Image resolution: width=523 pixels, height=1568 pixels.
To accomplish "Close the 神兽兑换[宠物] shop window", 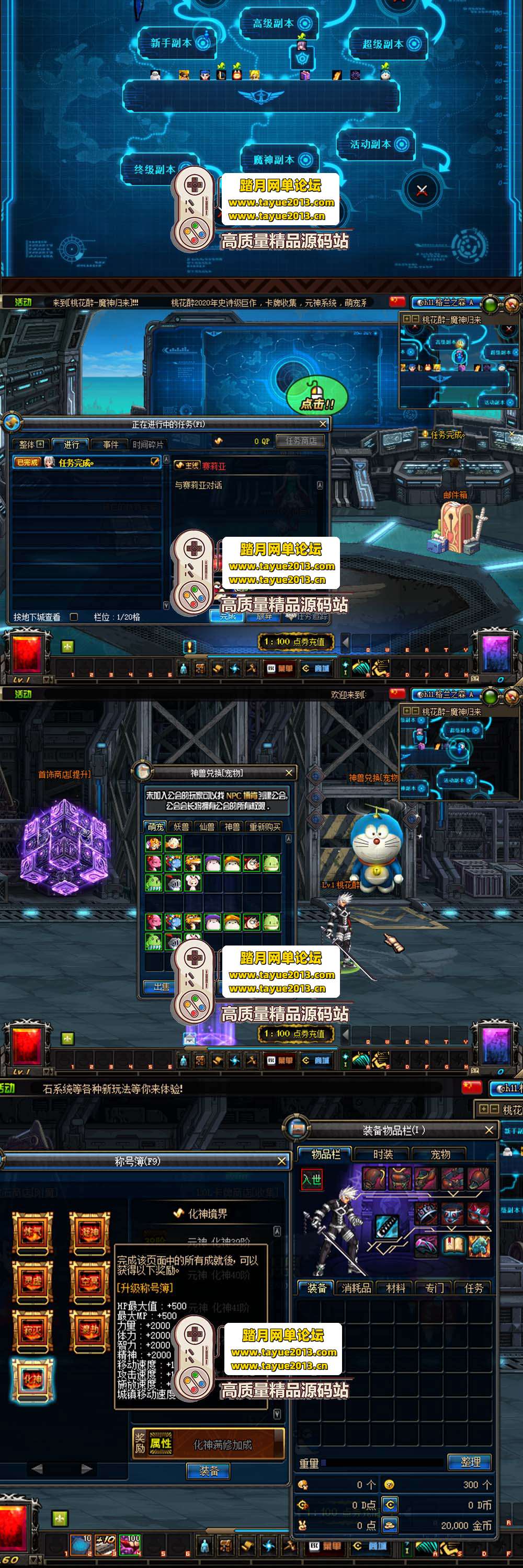I will click(289, 773).
